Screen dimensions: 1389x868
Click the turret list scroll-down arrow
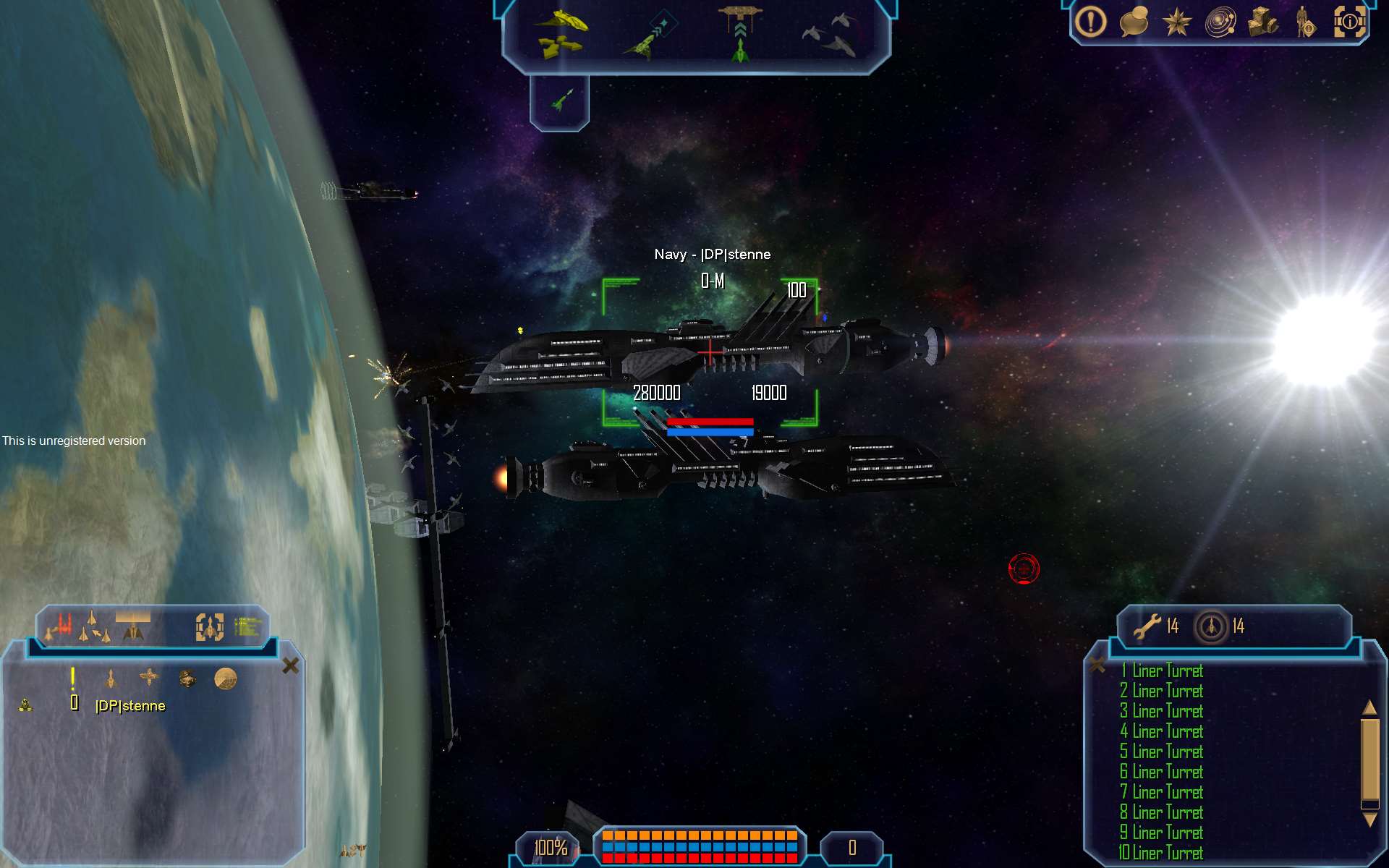(1369, 820)
